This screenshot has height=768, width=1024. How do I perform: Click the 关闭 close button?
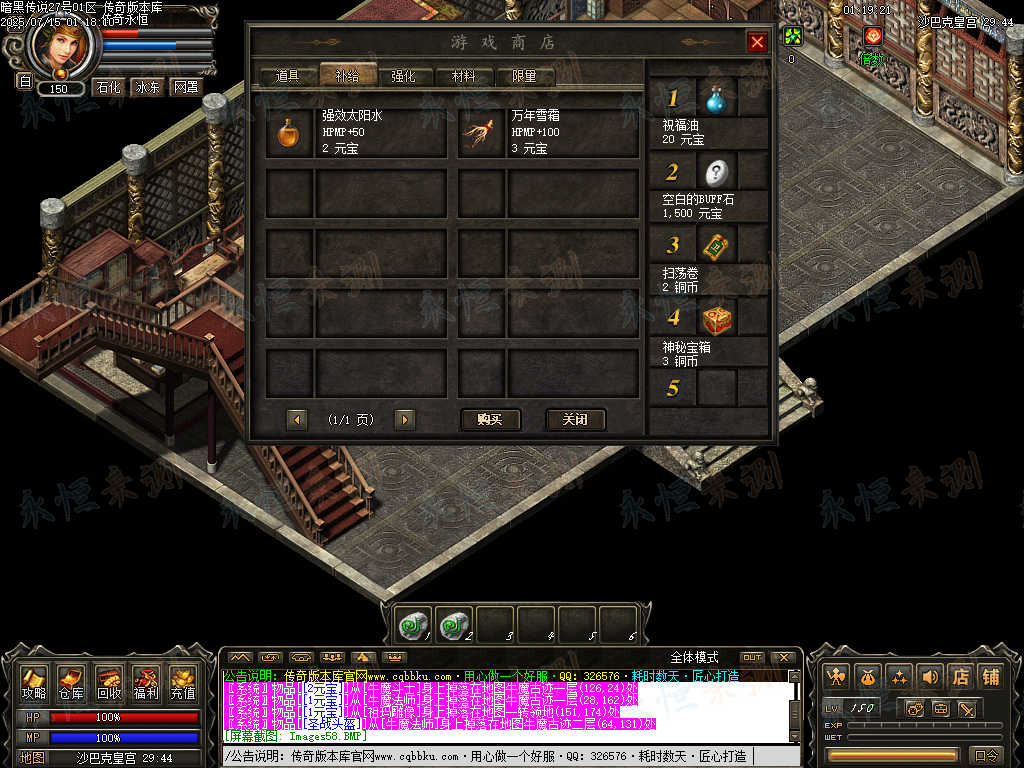click(575, 419)
